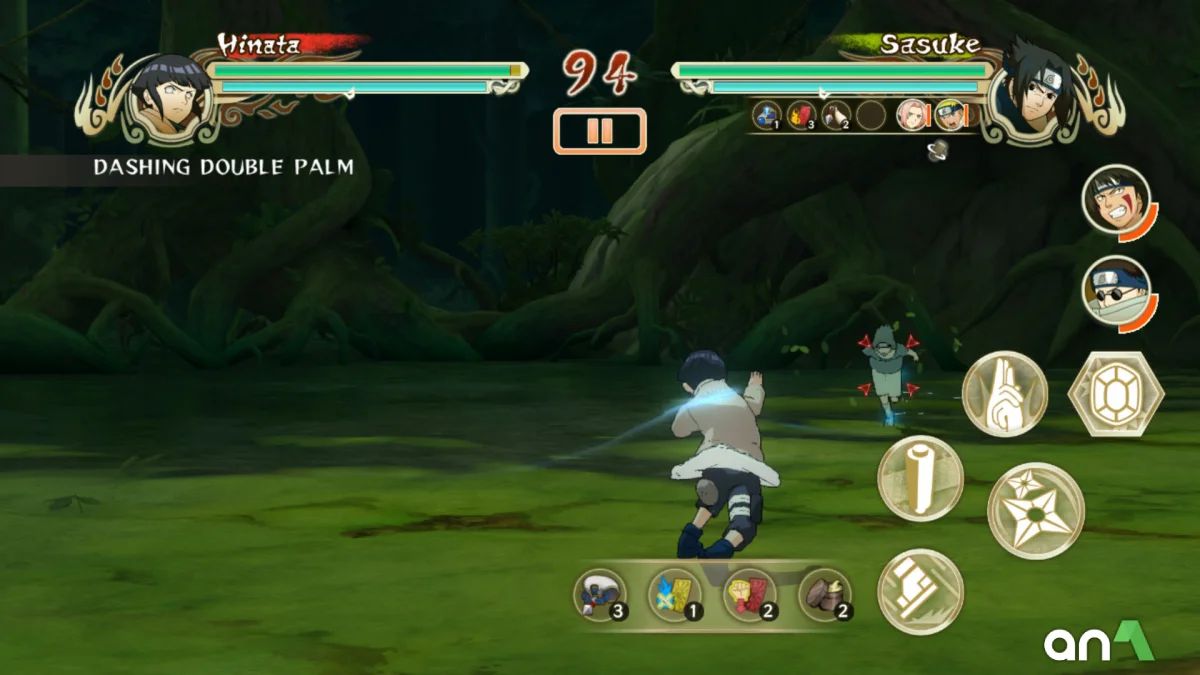Tap the chakra hand seal button
The image size is (1200, 675).
tap(1004, 394)
